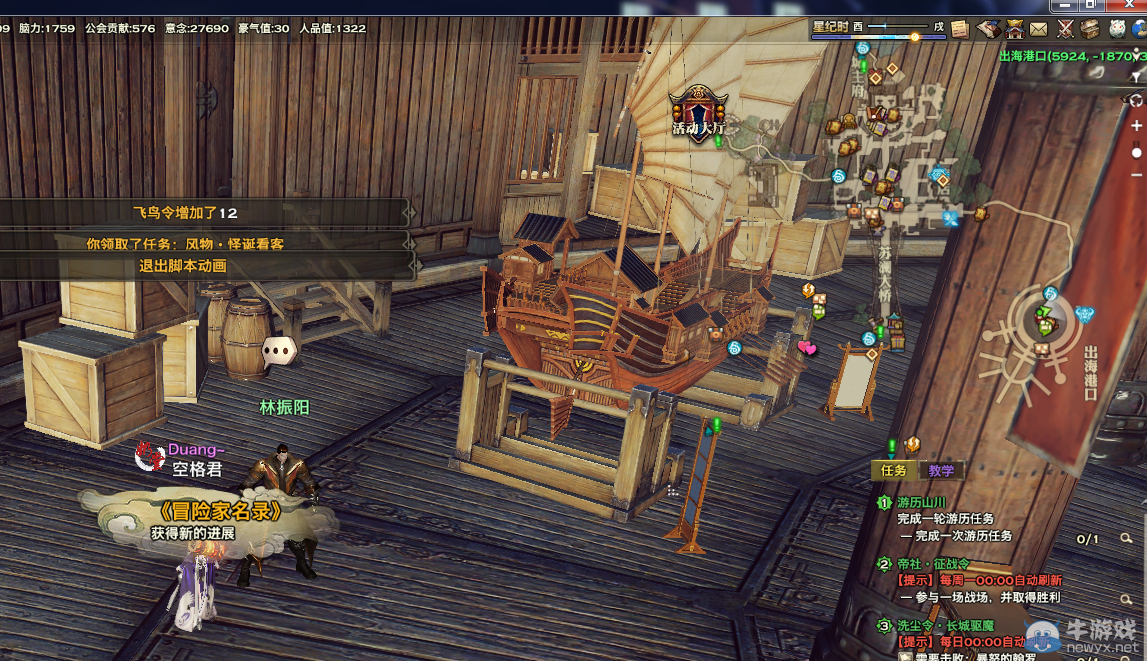The height and width of the screenshot is (661, 1147).
Task: Open the red pavilion building icon
Action: pyautogui.click(x=1015, y=29)
